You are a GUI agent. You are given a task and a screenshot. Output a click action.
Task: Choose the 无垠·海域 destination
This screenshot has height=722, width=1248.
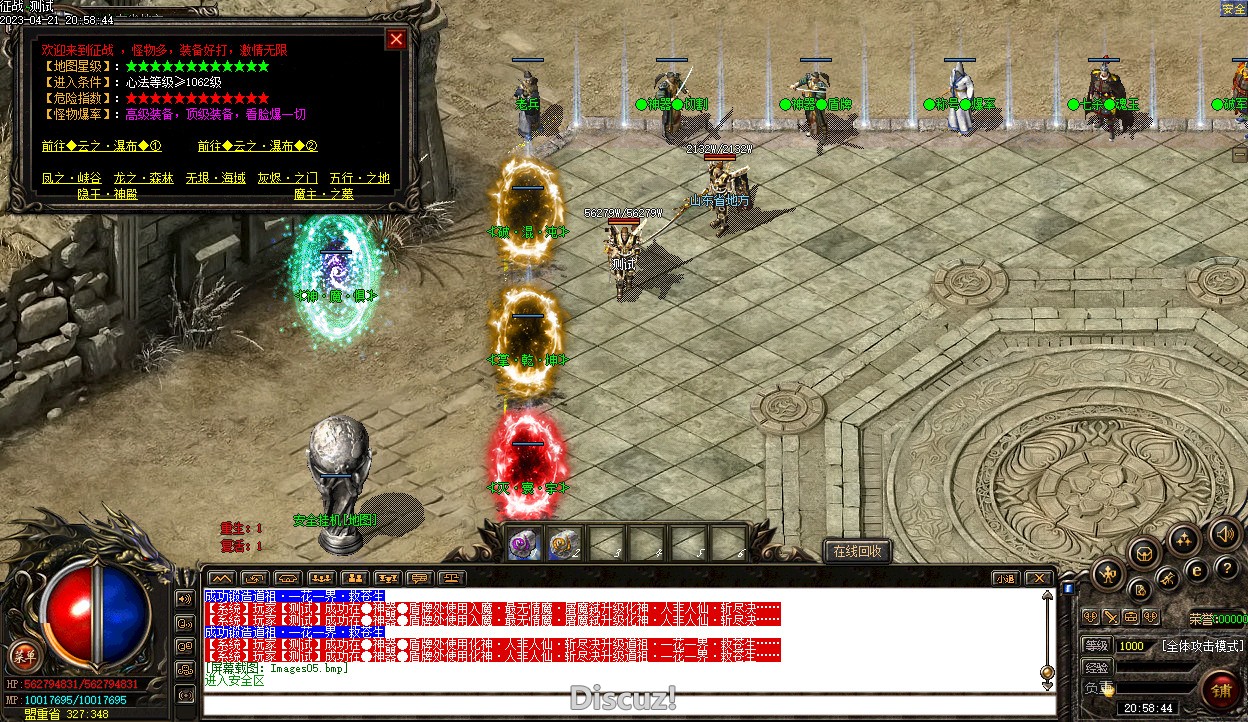215,178
